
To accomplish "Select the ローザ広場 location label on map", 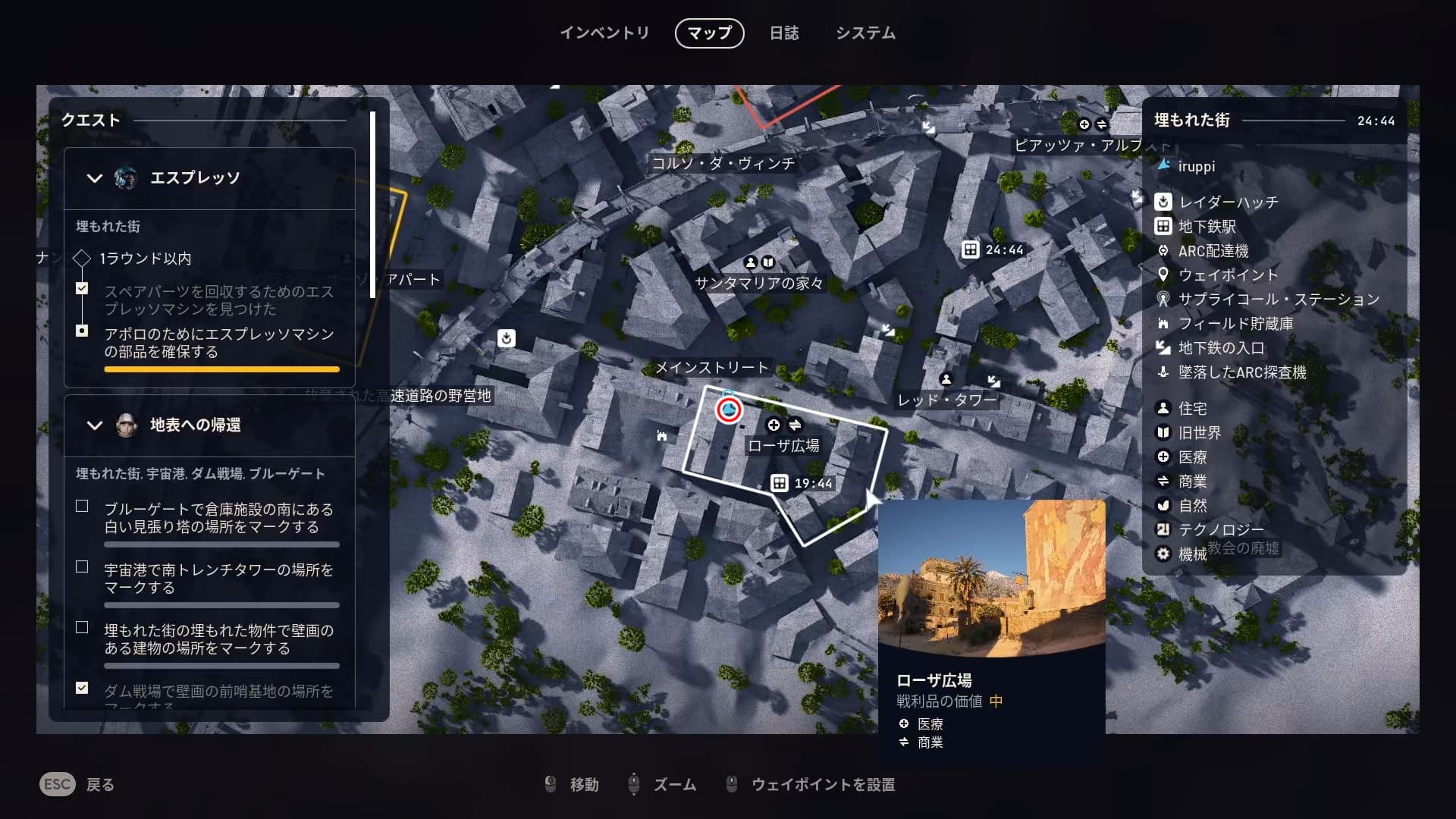I will [x=783, y=446].
